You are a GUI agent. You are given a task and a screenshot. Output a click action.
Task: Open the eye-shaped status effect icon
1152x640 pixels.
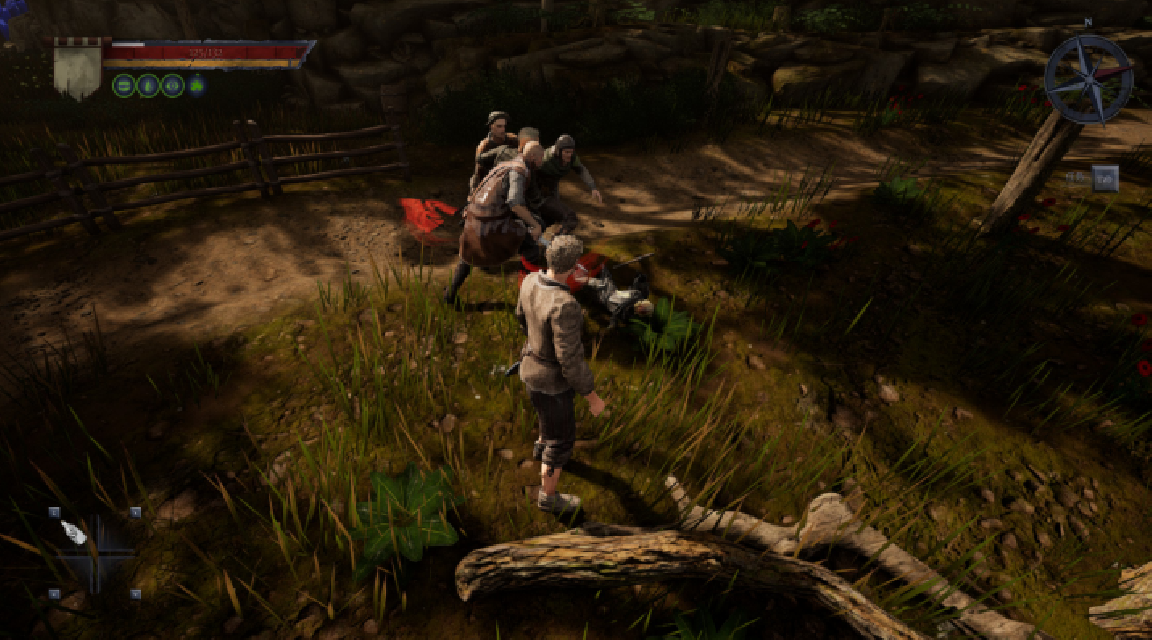172,85
